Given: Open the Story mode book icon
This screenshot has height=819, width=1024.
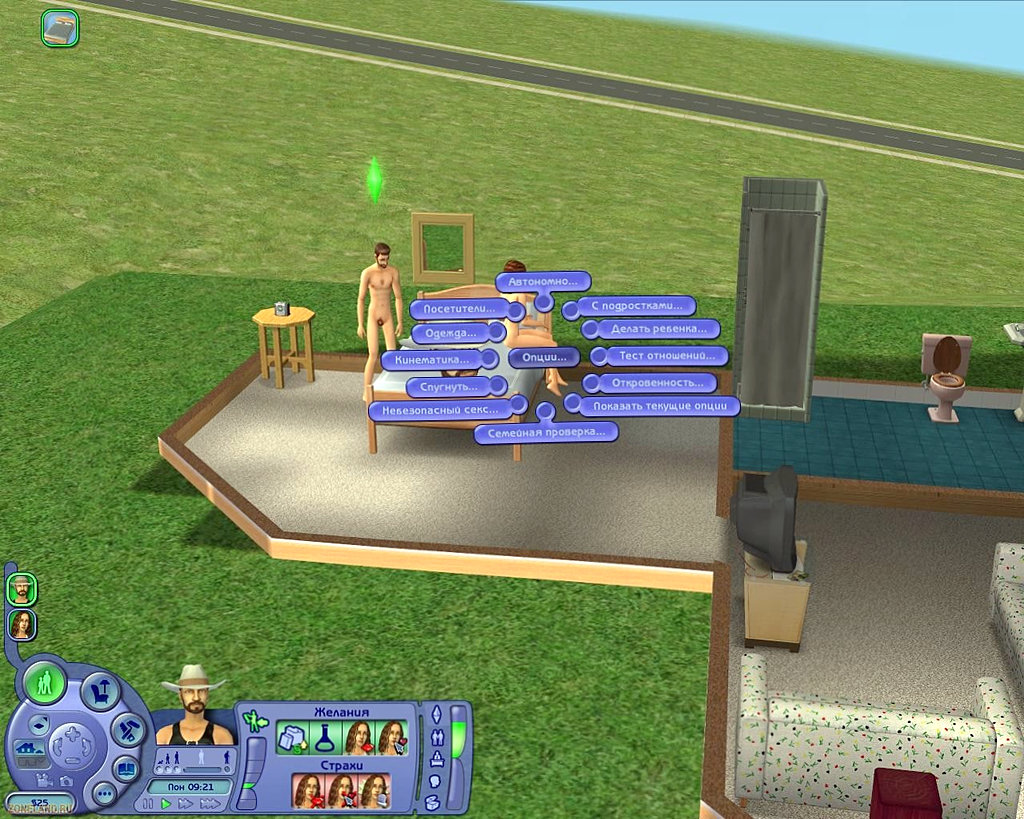Looking at the screenshot, I should tap(125, 769).
